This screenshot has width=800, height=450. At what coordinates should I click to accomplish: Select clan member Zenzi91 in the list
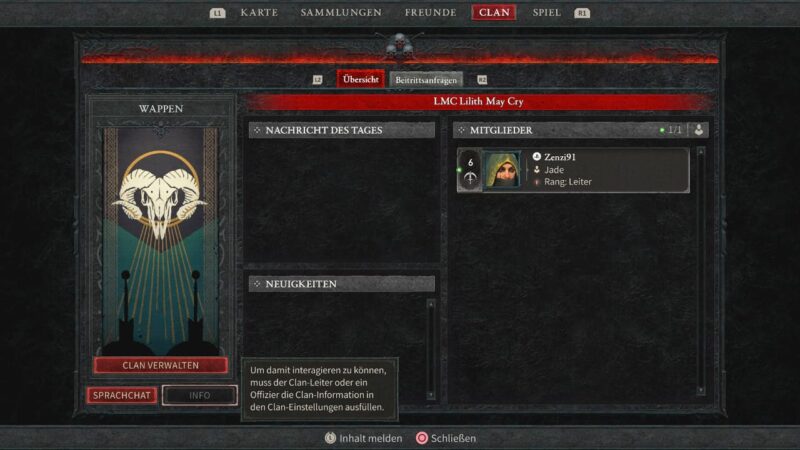click(573, 170)
